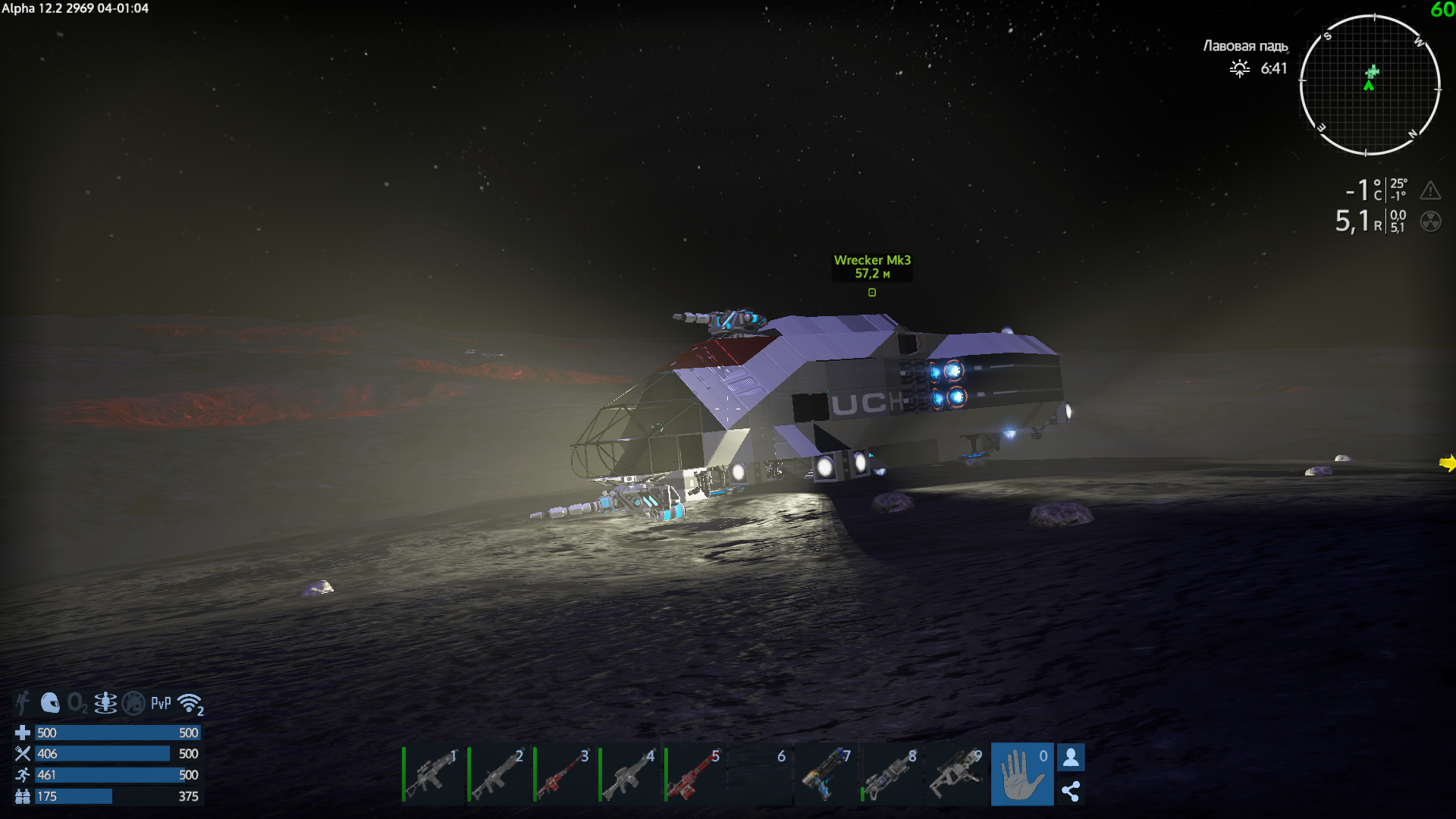This screenshot has width=1456, height=819.
Task: Click the Wrecker Mk3 waypoint marker label
Action: (872, 267)
